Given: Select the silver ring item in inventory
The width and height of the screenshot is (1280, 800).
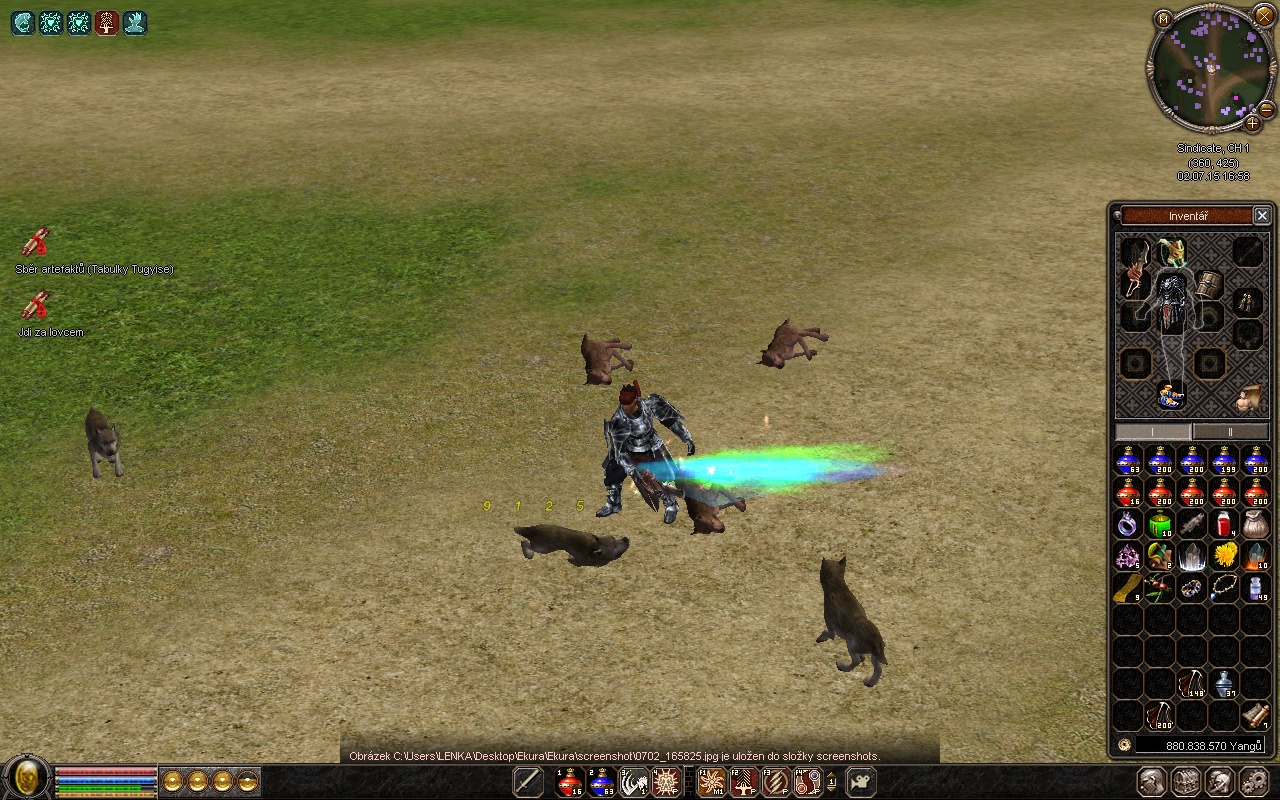Looking at the screenshot, I should [x=1128, y=524].
